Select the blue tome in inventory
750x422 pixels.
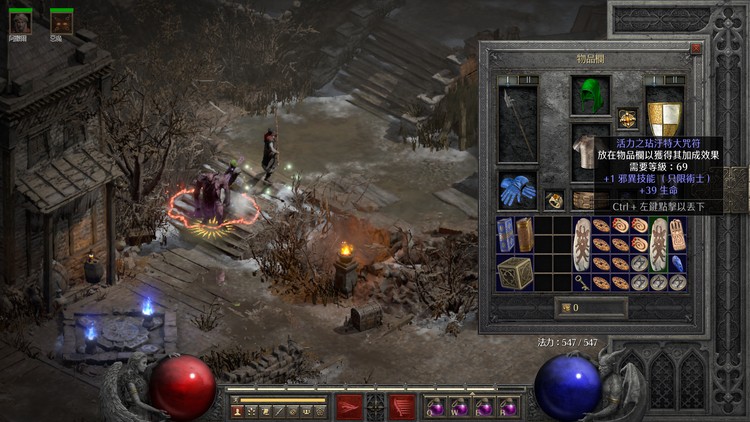coord(505,235)
